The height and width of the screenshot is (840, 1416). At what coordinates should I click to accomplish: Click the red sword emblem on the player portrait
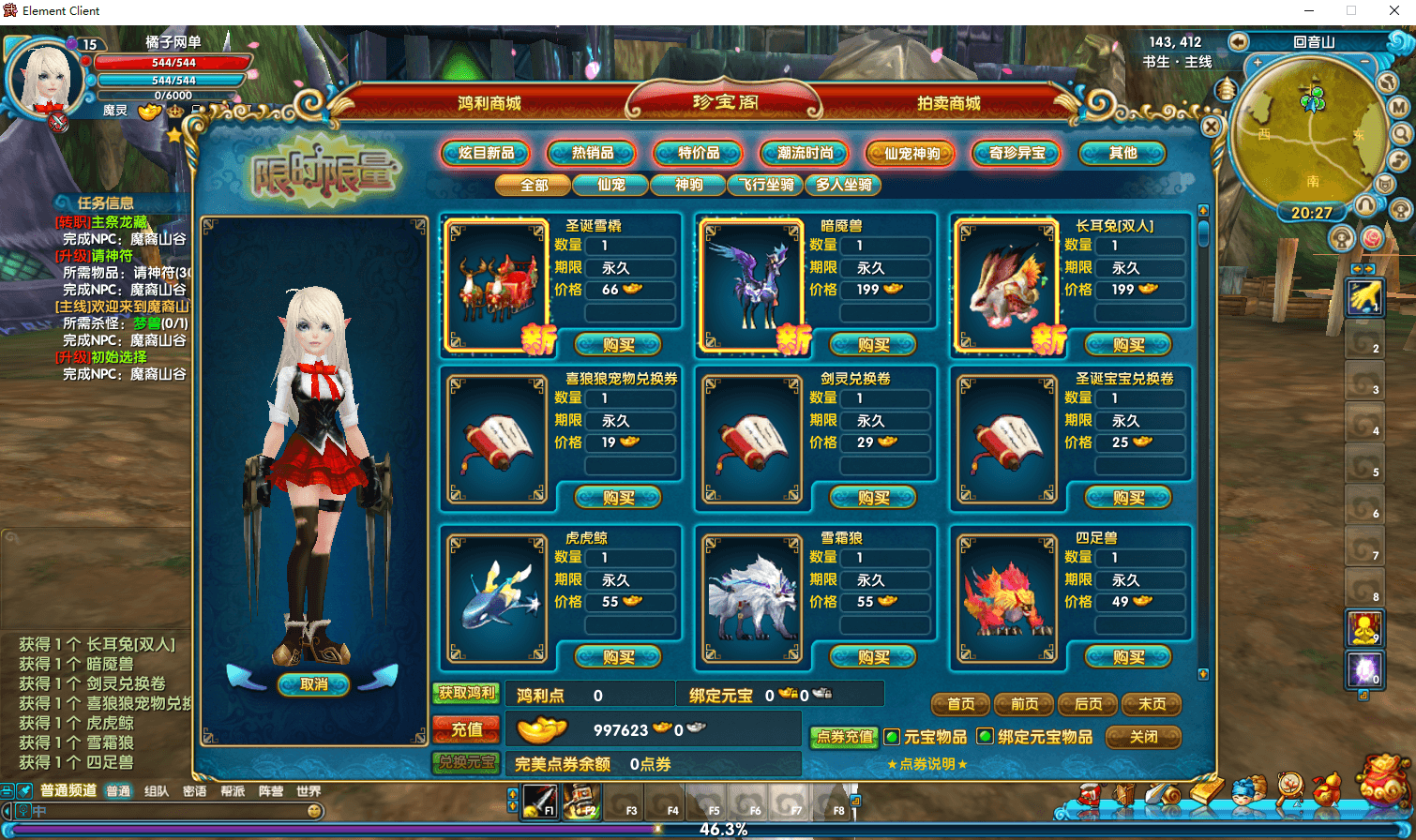click(x=58, y=121)
